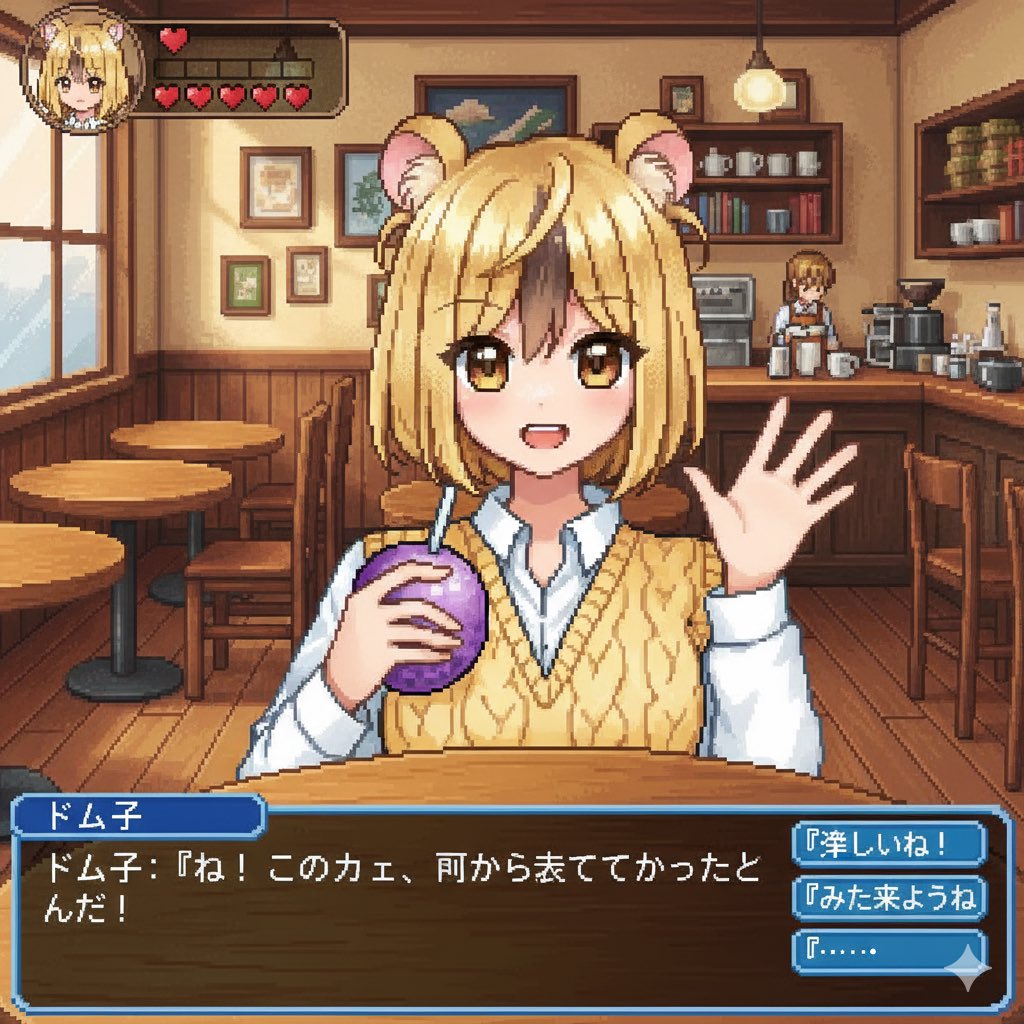Image resolution: width=1024 pixels, height=1024 pixels.
Task: Click ドム子's dialogue text to advance
Action: pos(400,884)
